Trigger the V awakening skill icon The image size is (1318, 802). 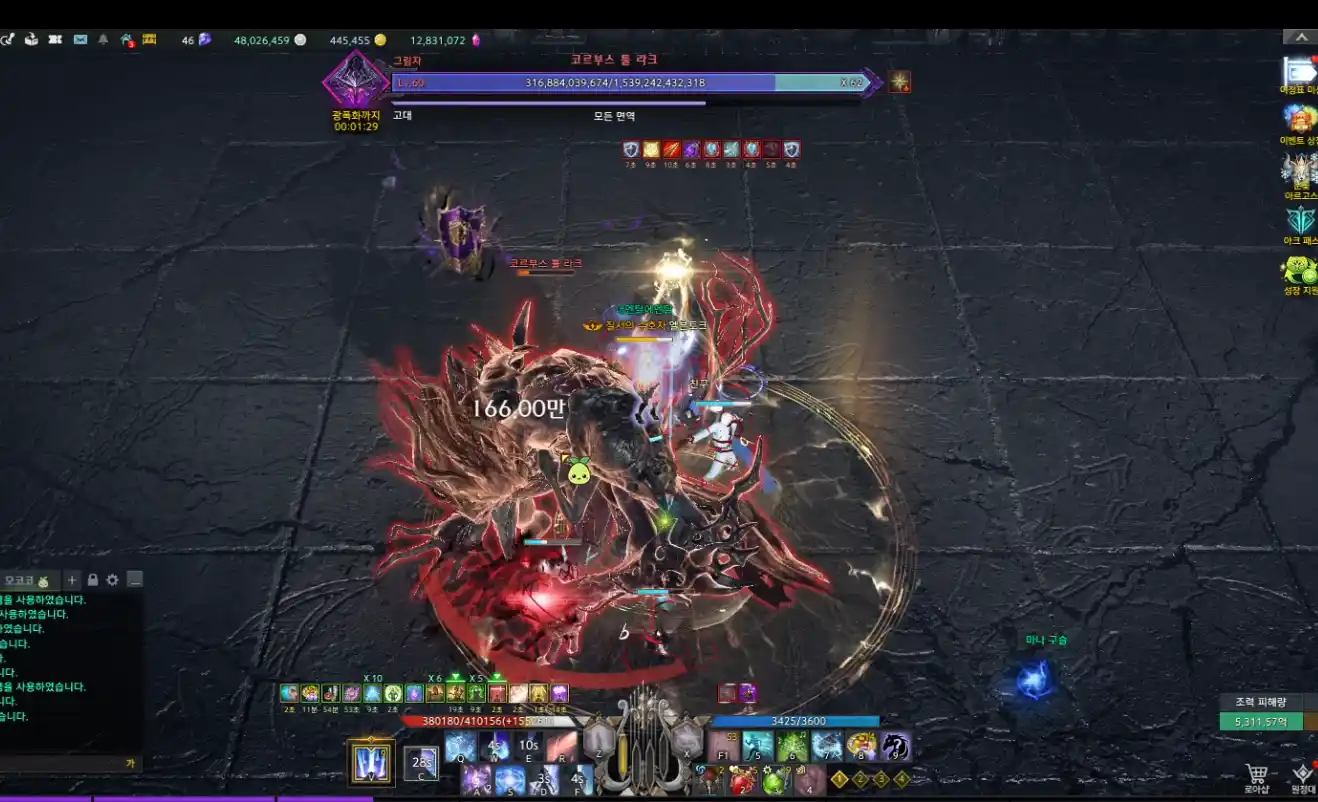click(371, 761)
